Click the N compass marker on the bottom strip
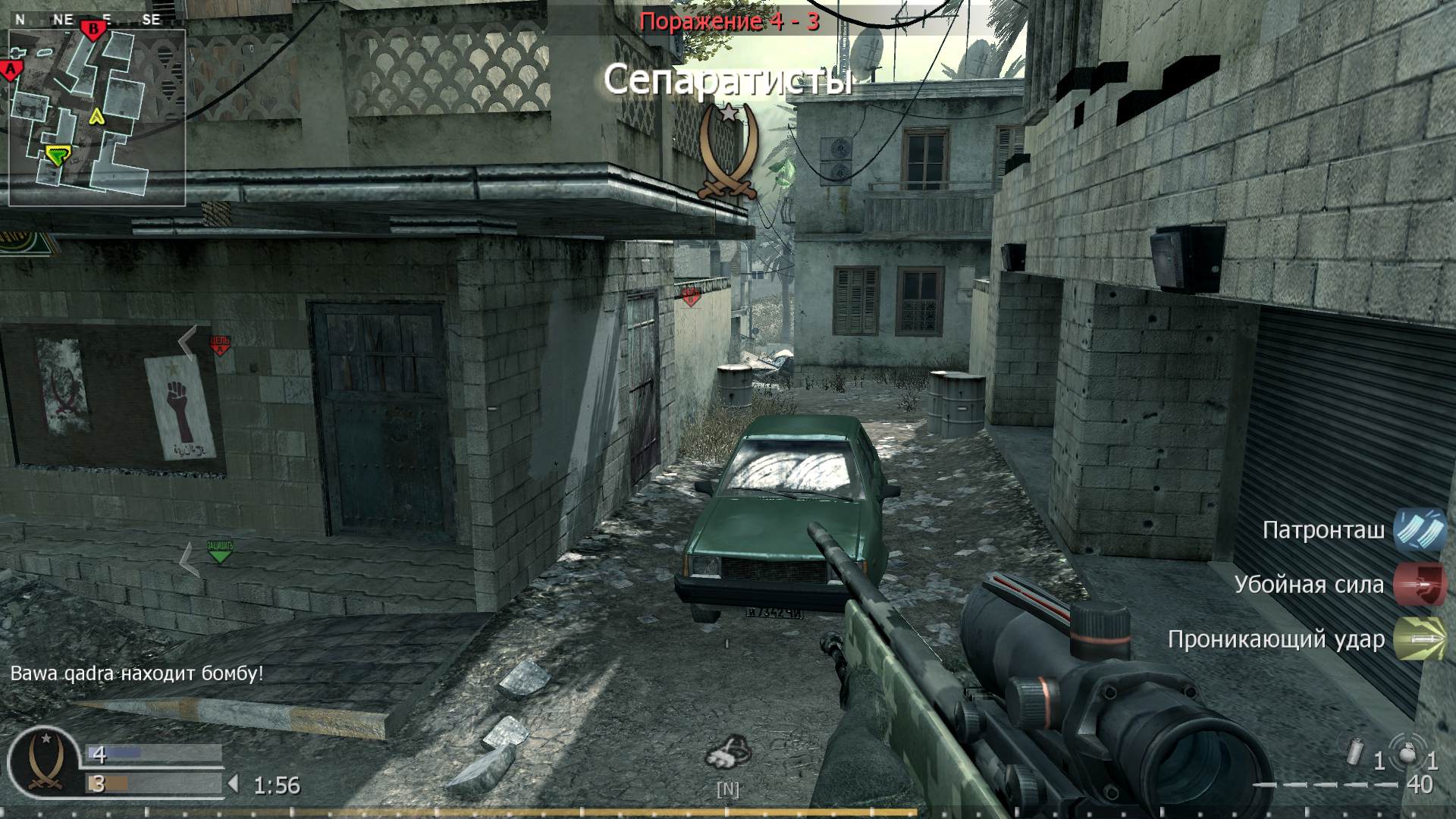The width and height of the screenshot is (1456, 819). tap(729, 789)
